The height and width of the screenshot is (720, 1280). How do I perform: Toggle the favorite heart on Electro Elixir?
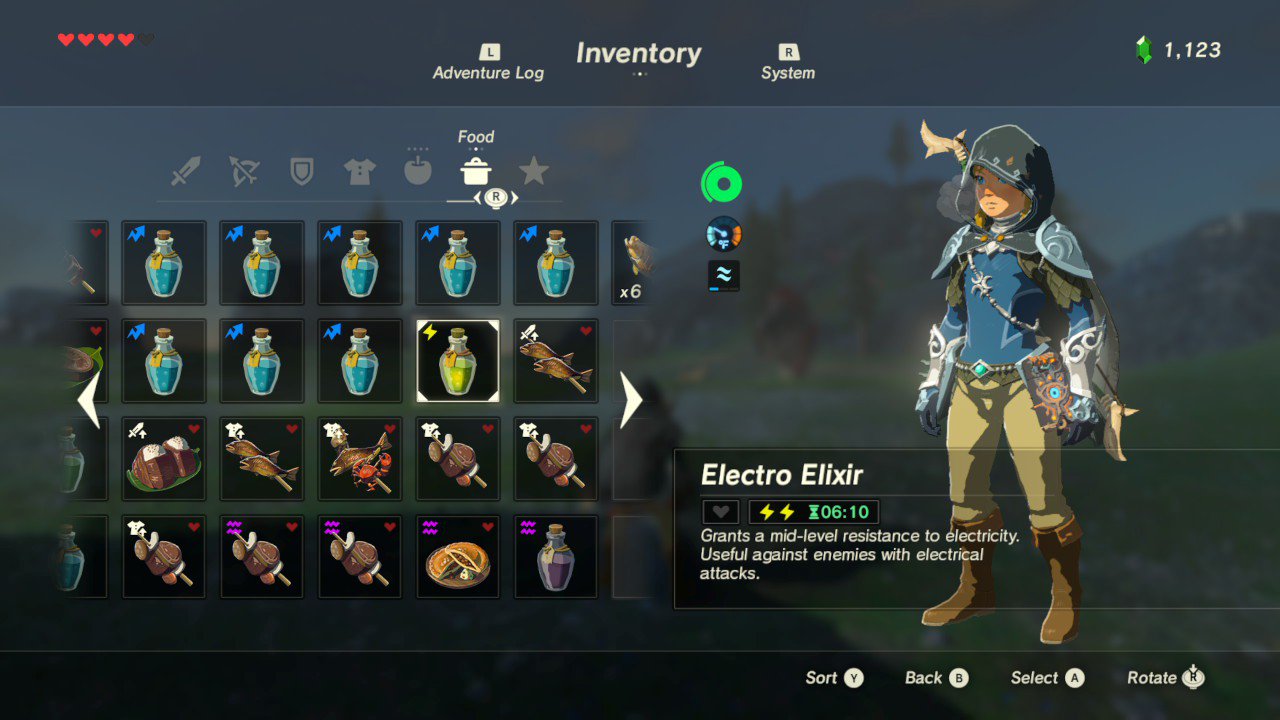click(x=719, y=511)
